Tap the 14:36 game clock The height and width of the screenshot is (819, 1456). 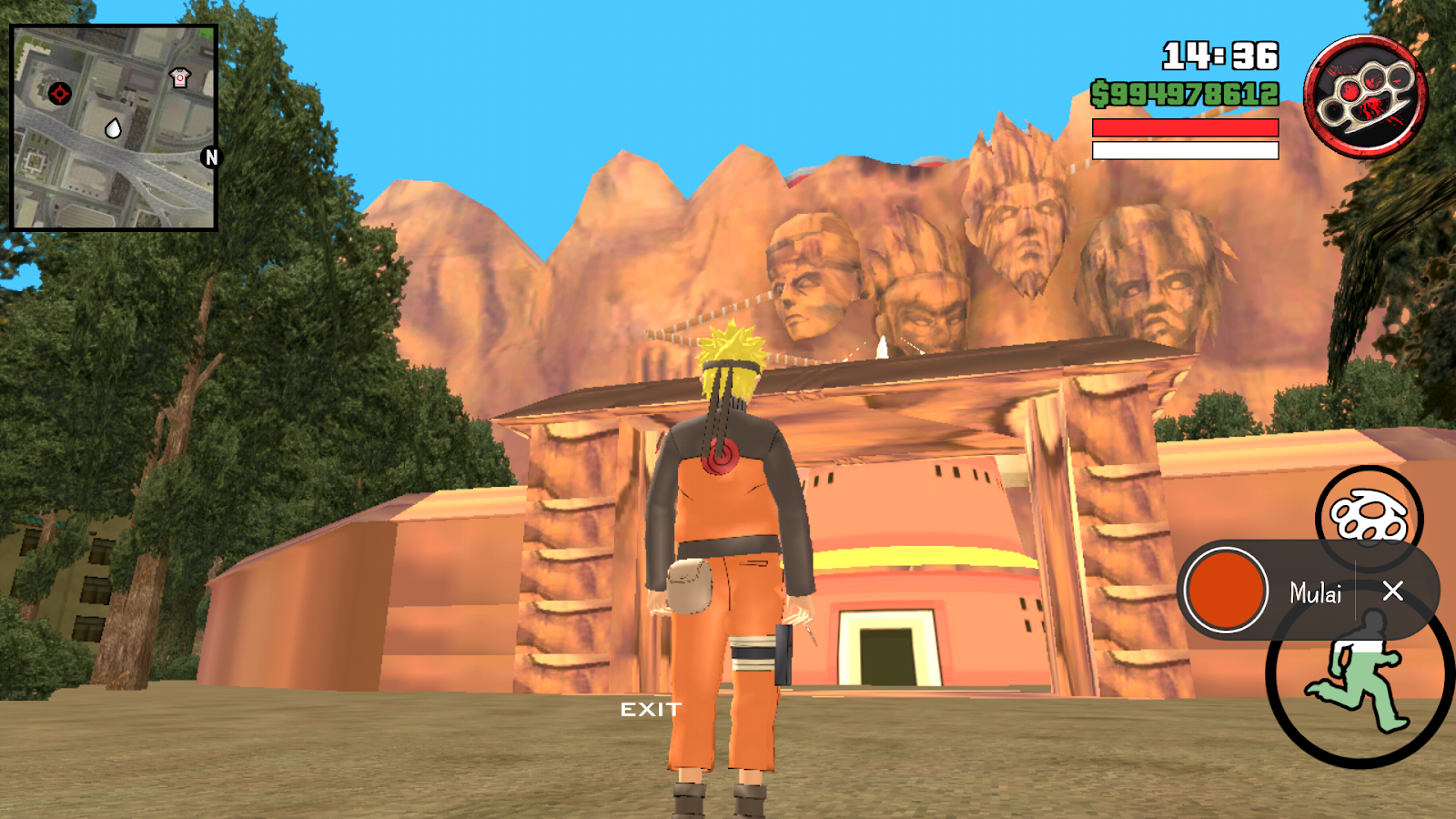click(x=1218, y=56)
